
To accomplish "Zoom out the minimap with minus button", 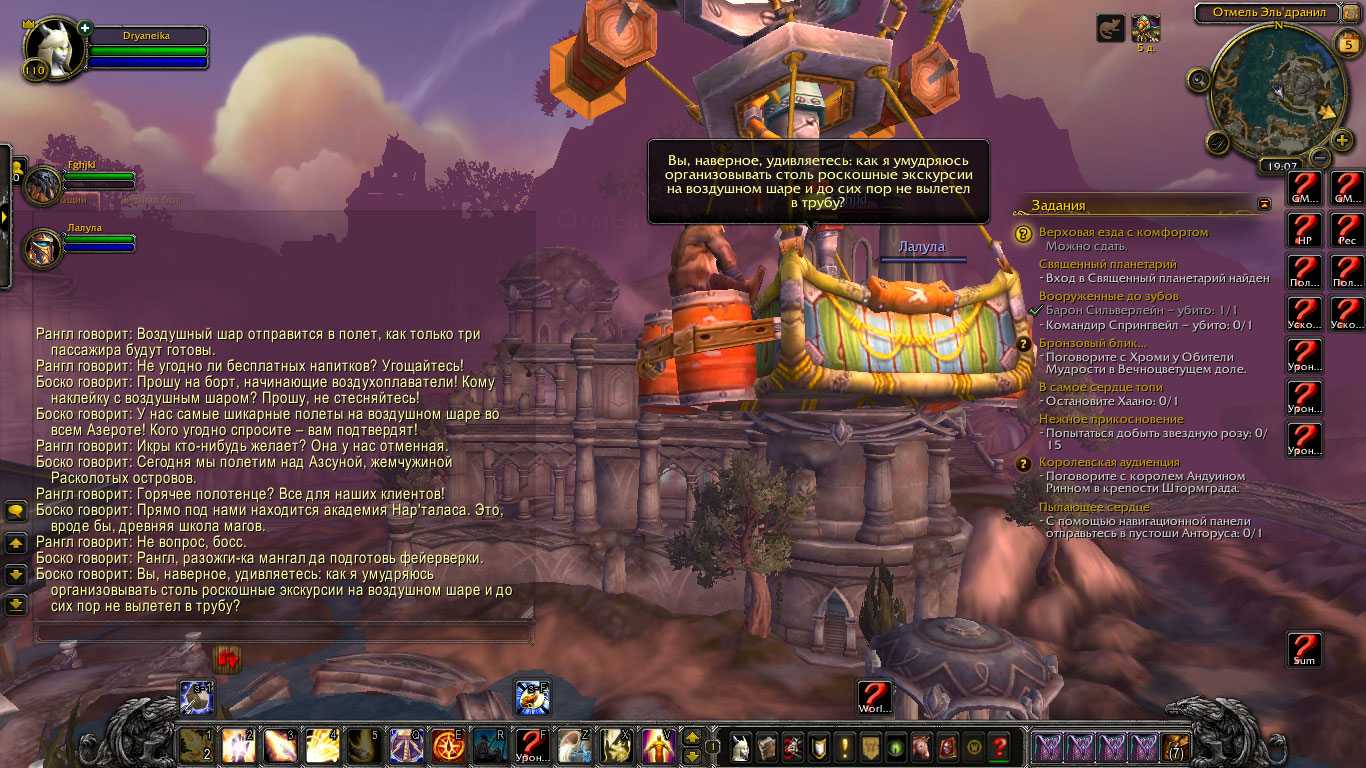I will [x=1320, y=158].
